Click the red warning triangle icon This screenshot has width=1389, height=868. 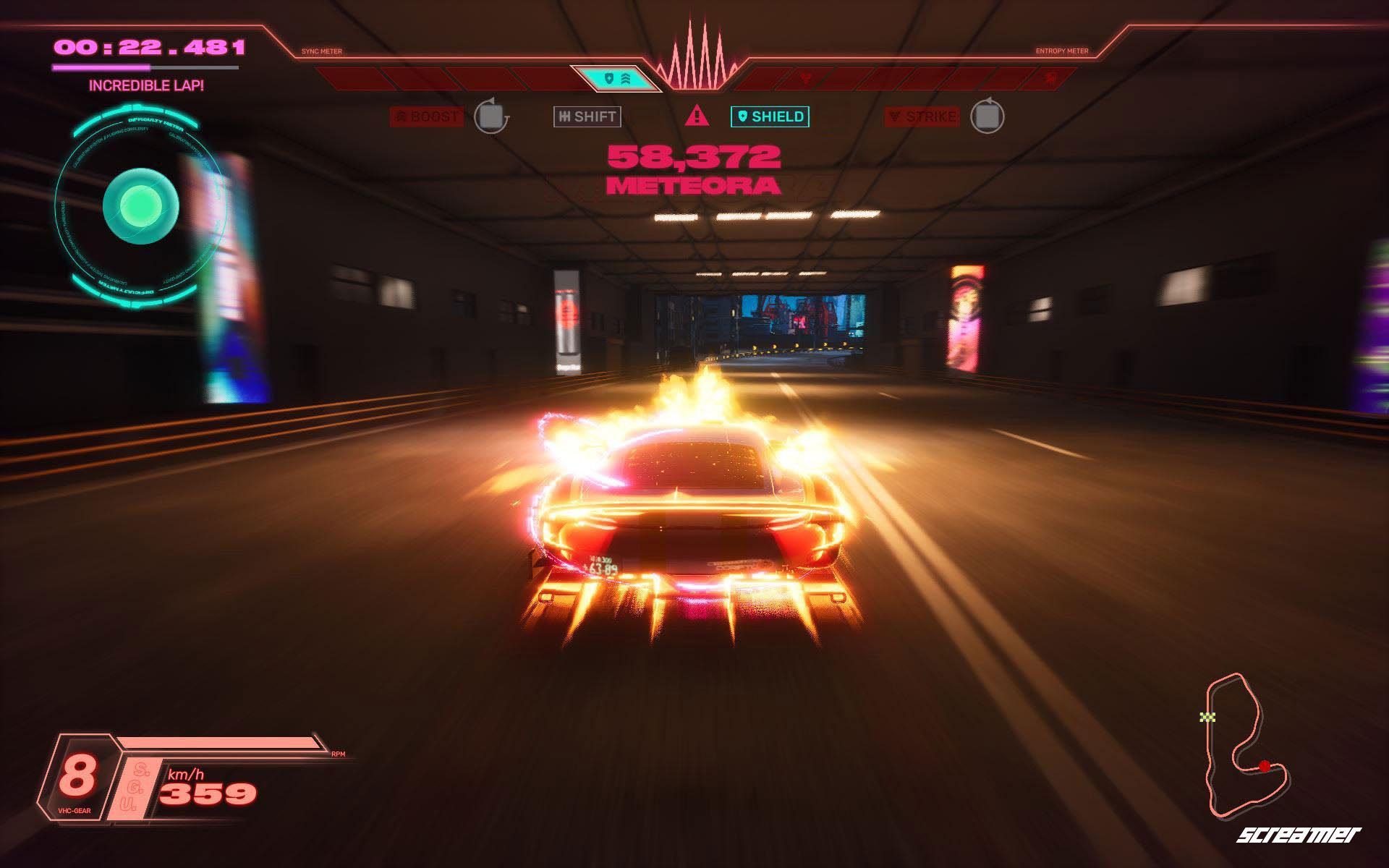(x=696, y=116)
